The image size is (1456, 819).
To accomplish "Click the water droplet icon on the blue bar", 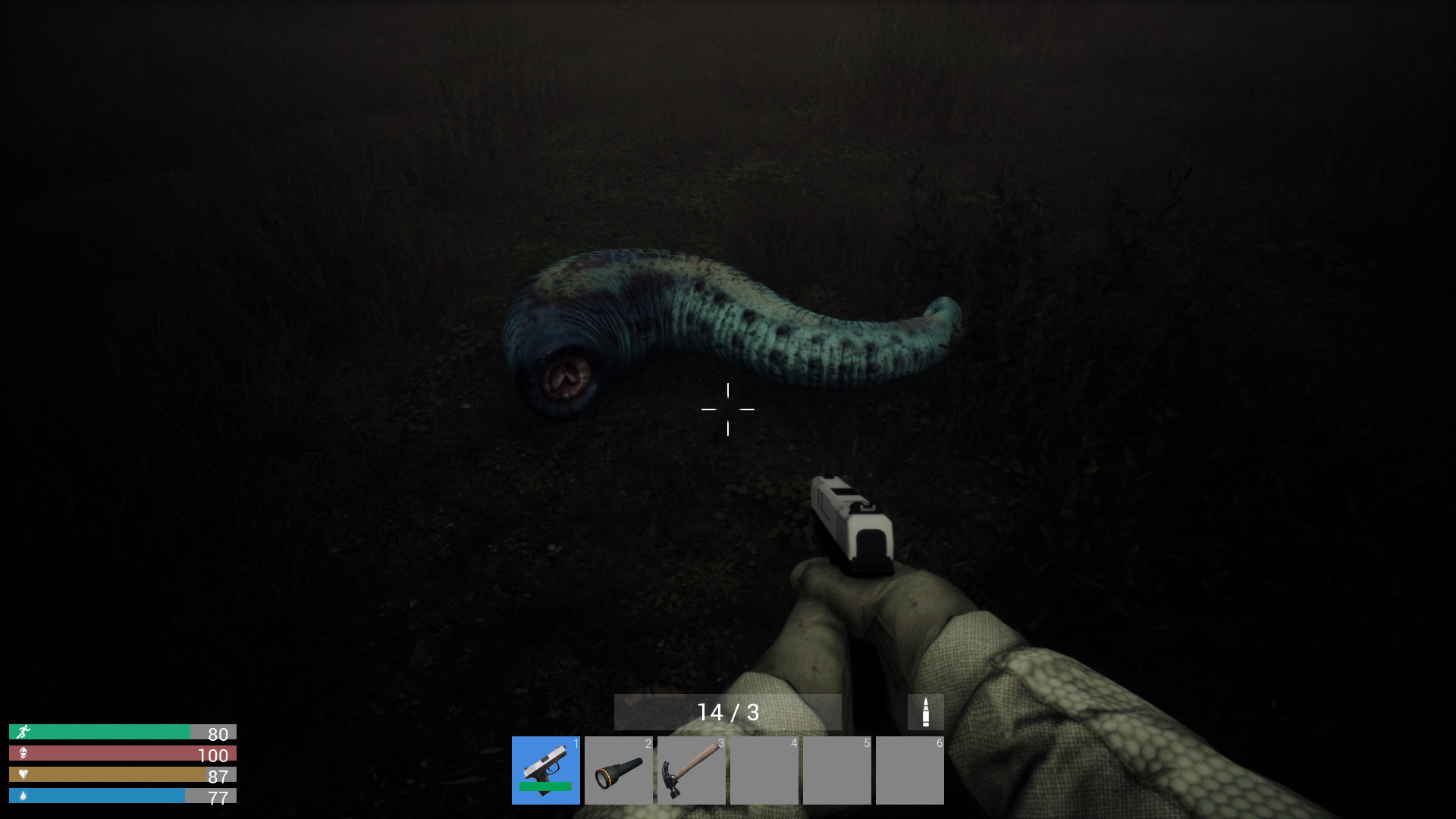I will tap(24, 798).
